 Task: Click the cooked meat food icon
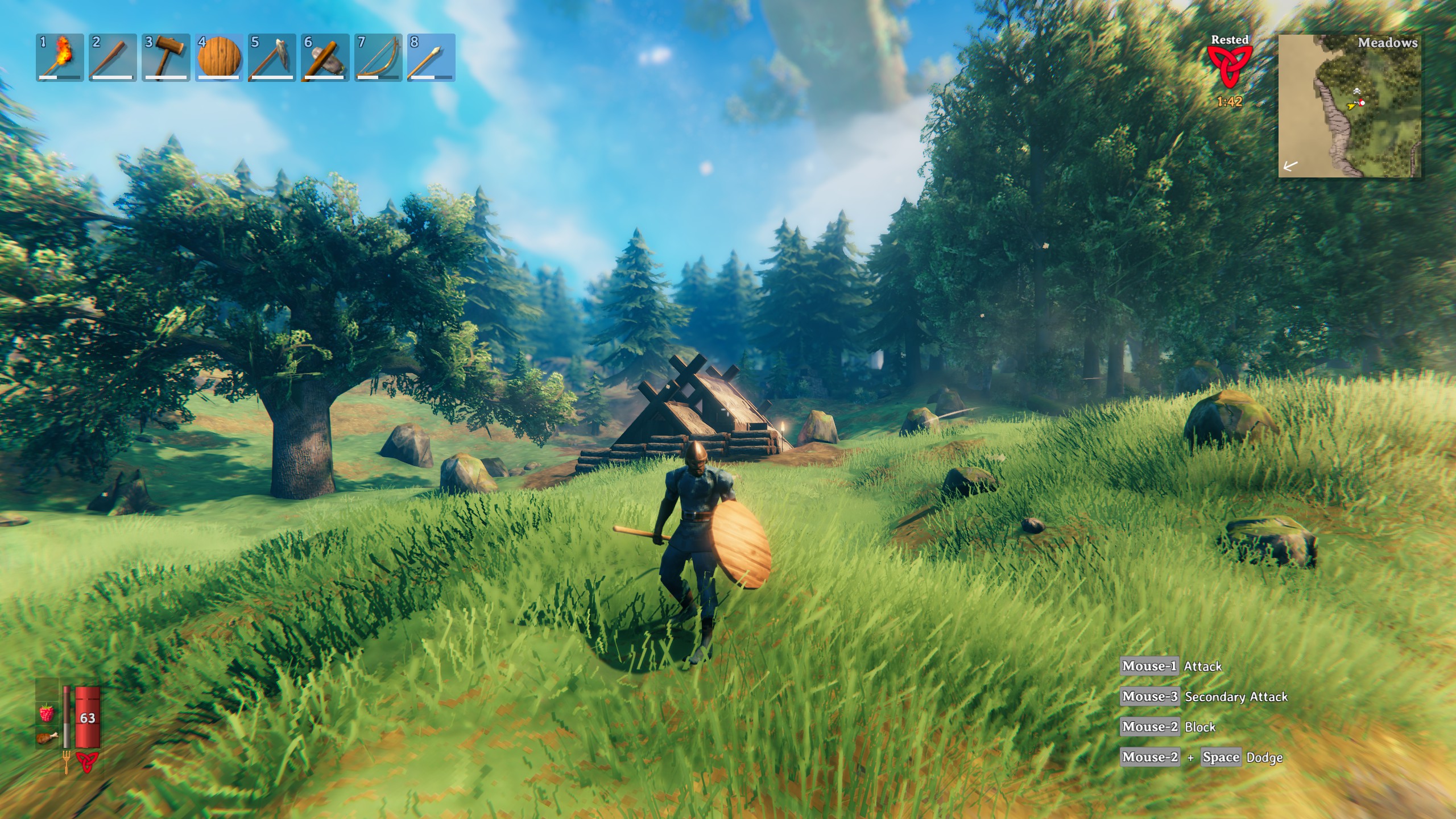(46, 739)
